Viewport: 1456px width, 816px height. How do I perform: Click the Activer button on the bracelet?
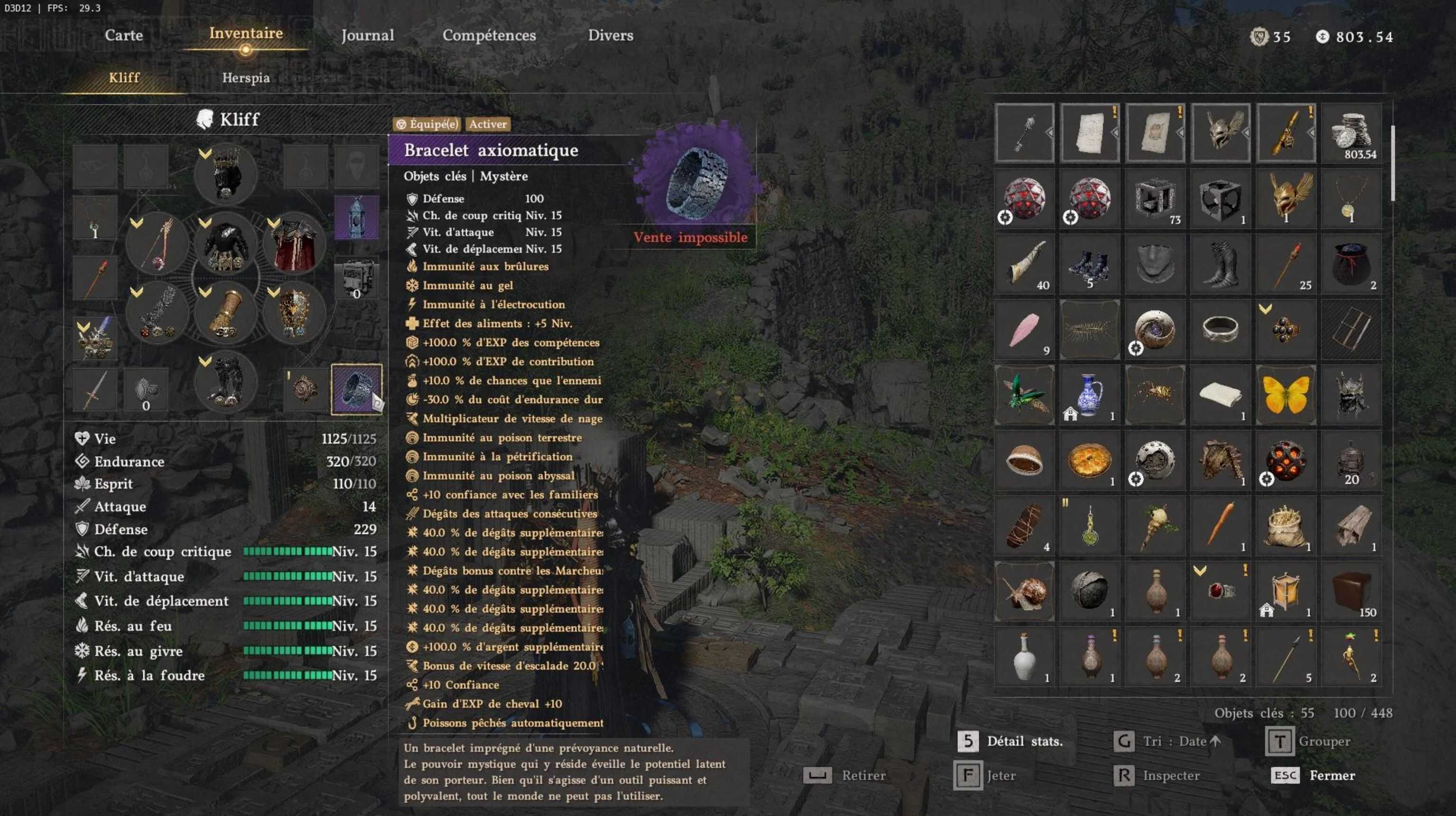(487, 124)
